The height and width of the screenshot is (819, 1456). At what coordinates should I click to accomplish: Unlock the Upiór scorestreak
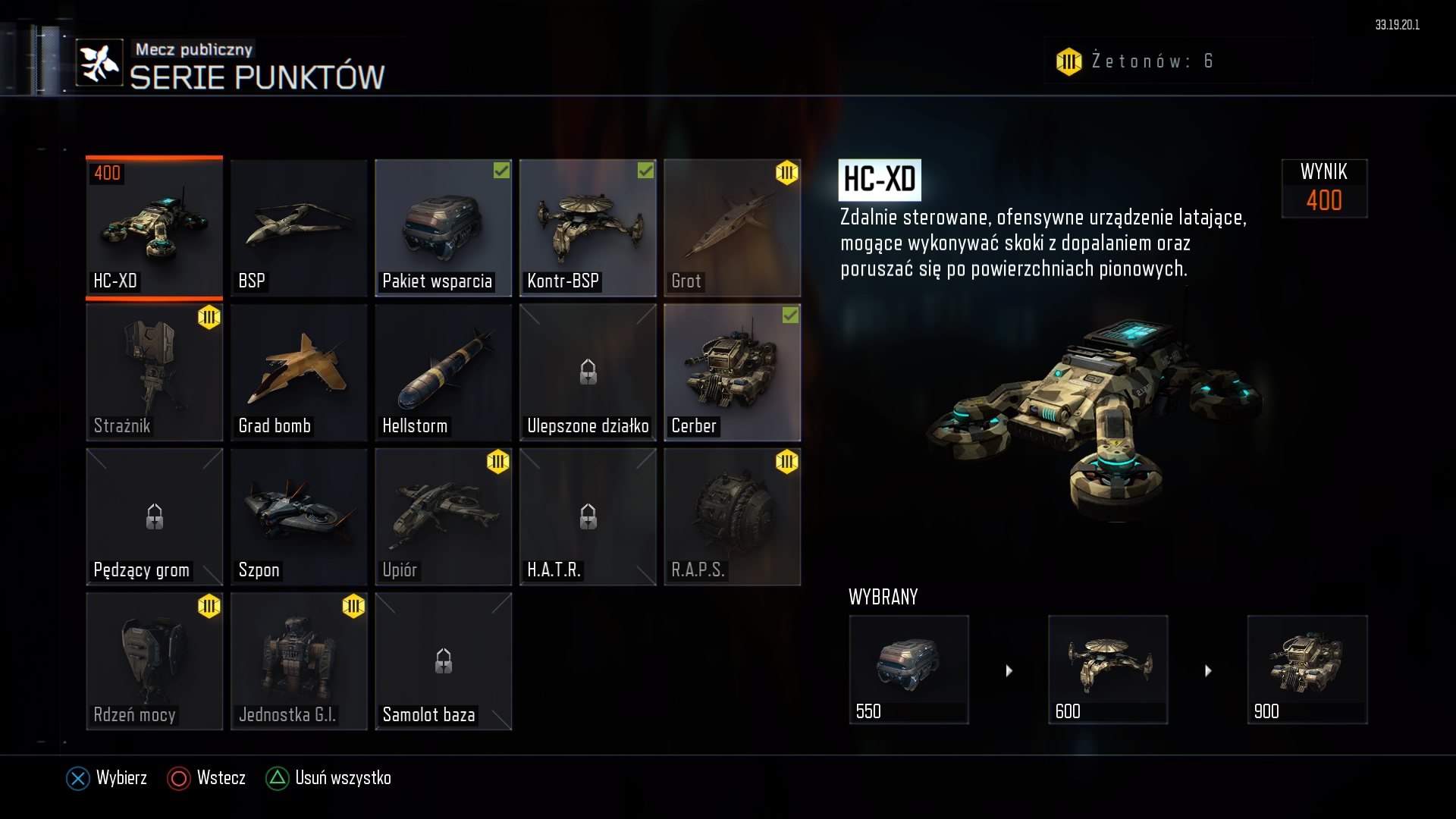tap(443, 516)
